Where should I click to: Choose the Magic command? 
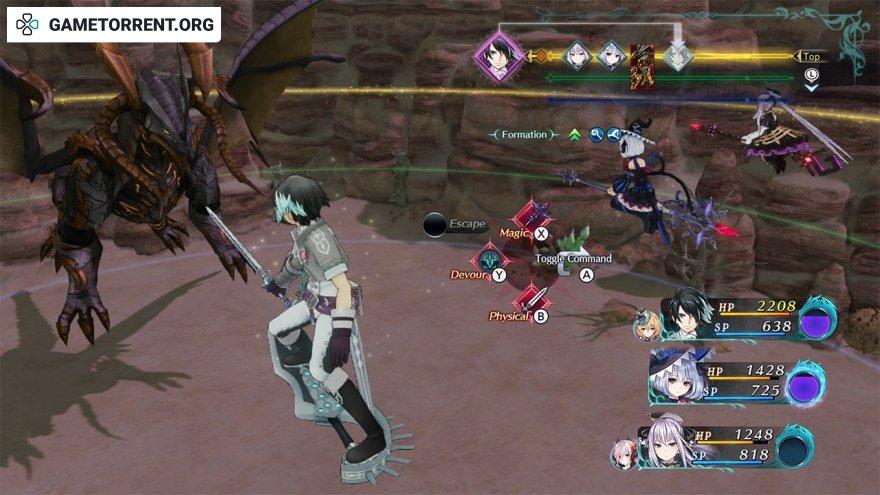[531, 218]
